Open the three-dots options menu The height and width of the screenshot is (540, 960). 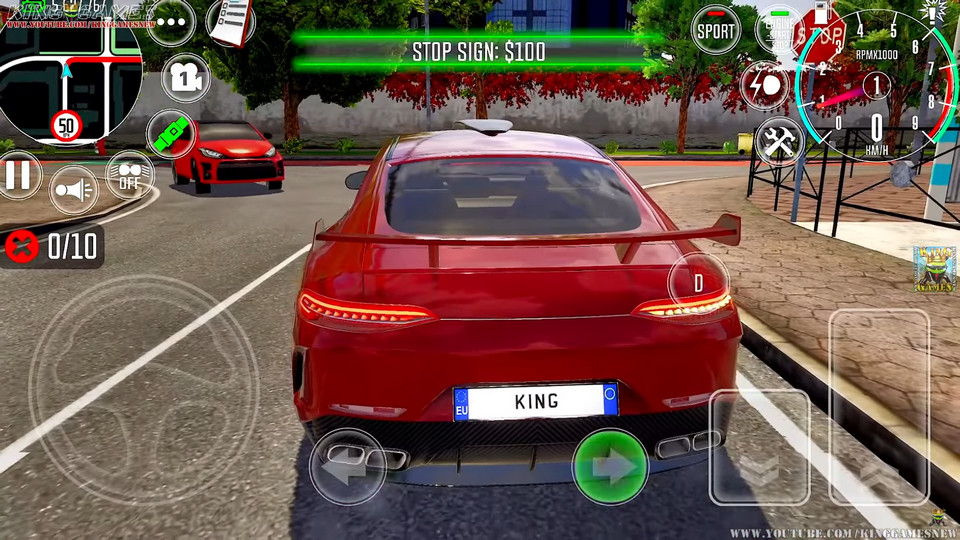tap(171, 22)
